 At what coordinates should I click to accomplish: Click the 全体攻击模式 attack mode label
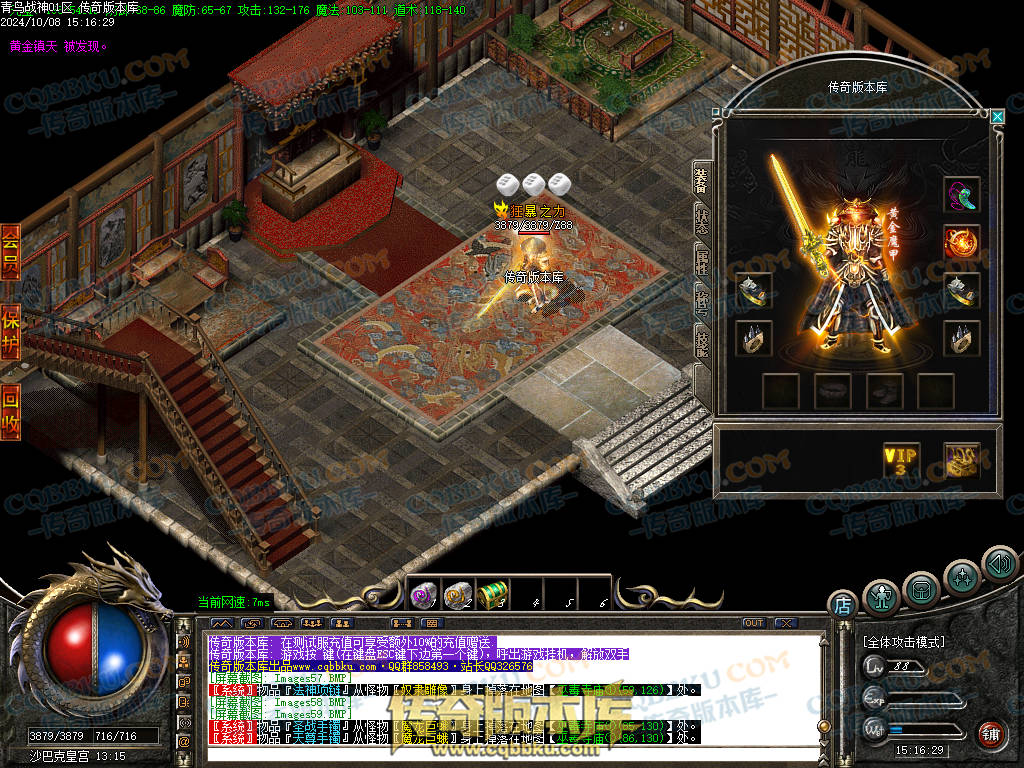coord(904,641)
